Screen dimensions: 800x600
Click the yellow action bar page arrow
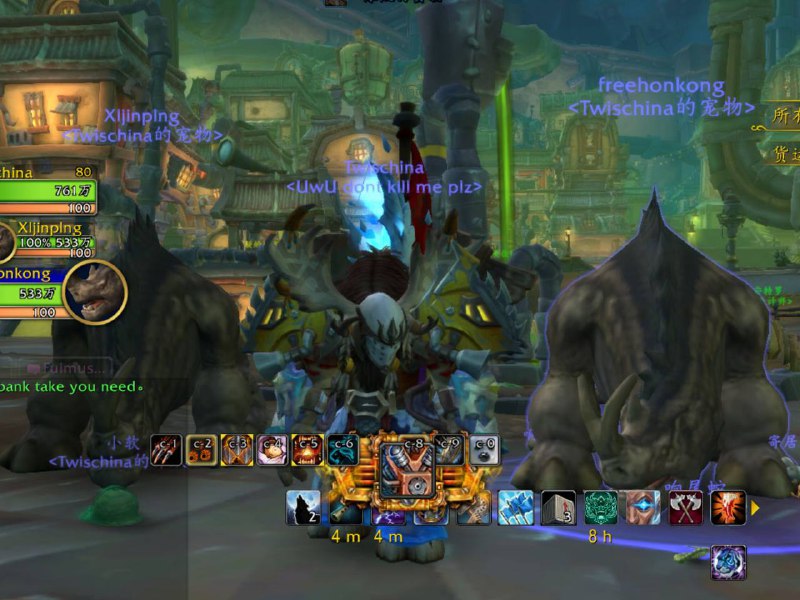(756, 508)
